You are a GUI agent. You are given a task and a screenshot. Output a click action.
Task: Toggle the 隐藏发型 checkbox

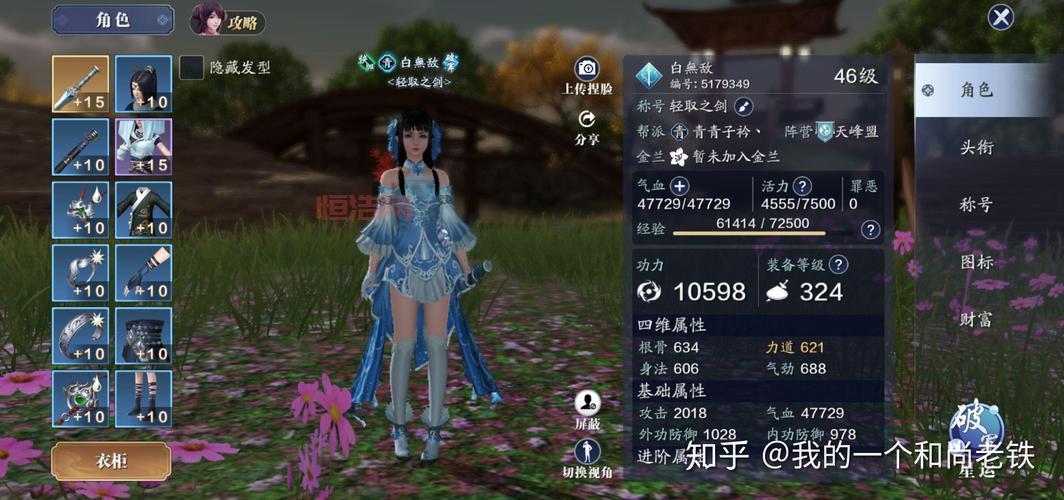tap(191, 67)
